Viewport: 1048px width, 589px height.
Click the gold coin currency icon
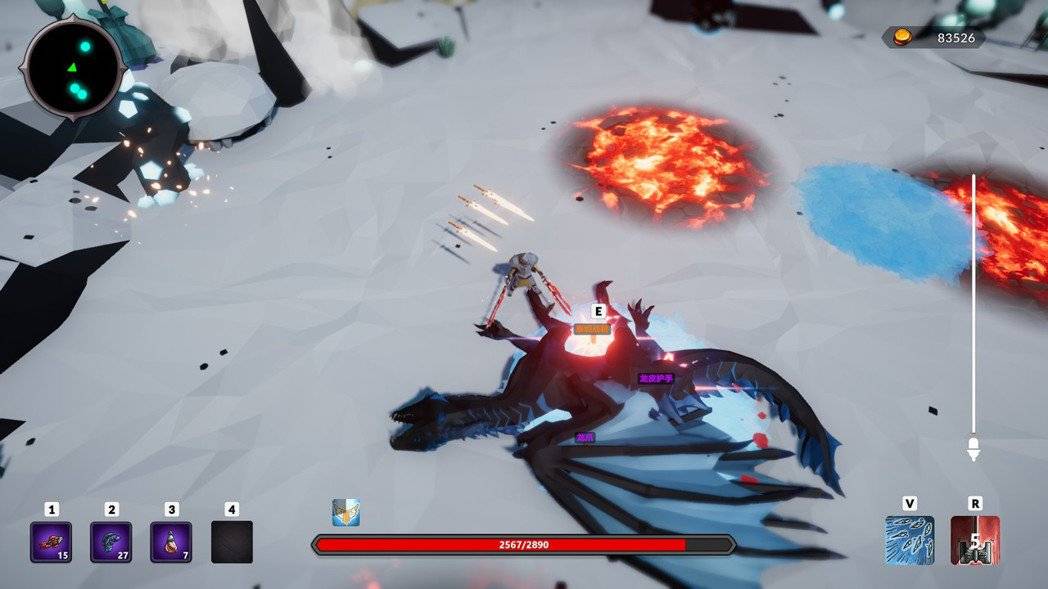[x=902, y=38]
